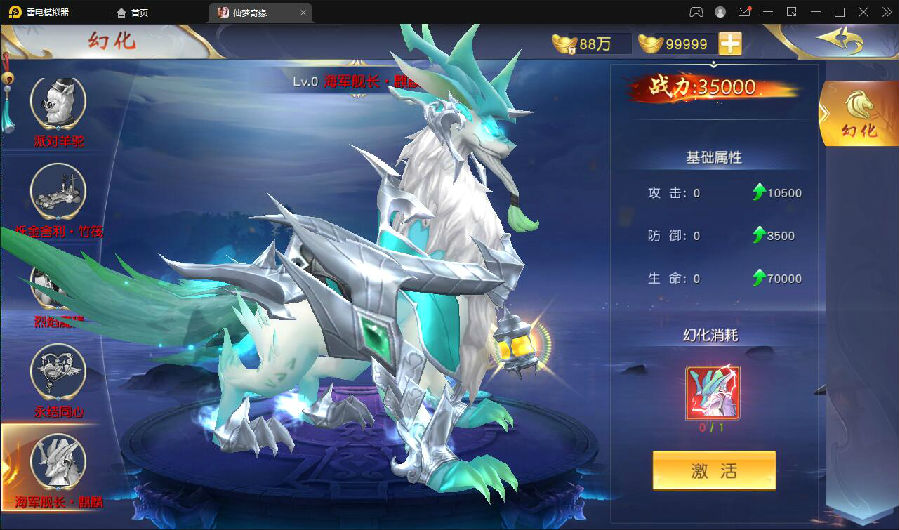Viewport: 899px width, 530px height.
Task: Click the yellow 激活 activate button
Action: [x=714, y=470]
